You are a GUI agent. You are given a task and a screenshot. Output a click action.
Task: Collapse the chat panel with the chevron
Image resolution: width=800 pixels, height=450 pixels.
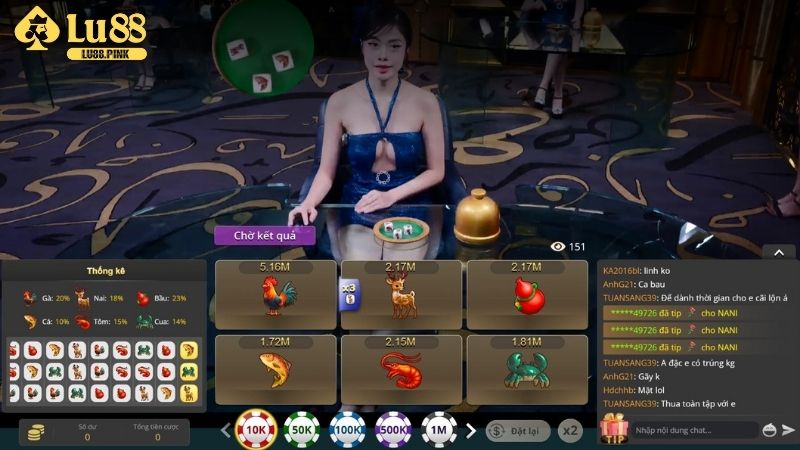(777, 252)
